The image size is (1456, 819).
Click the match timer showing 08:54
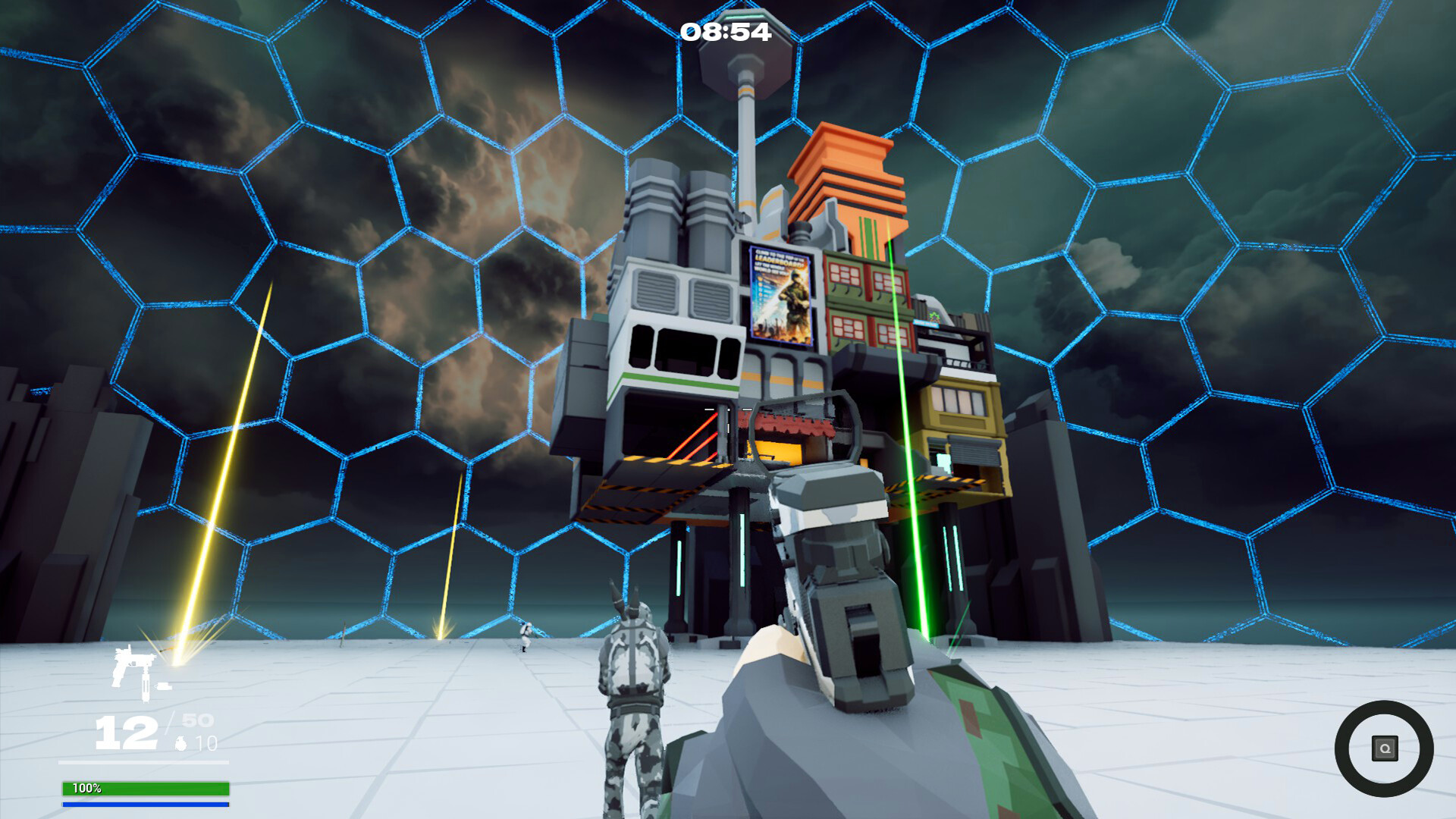(x=726, y=32)
